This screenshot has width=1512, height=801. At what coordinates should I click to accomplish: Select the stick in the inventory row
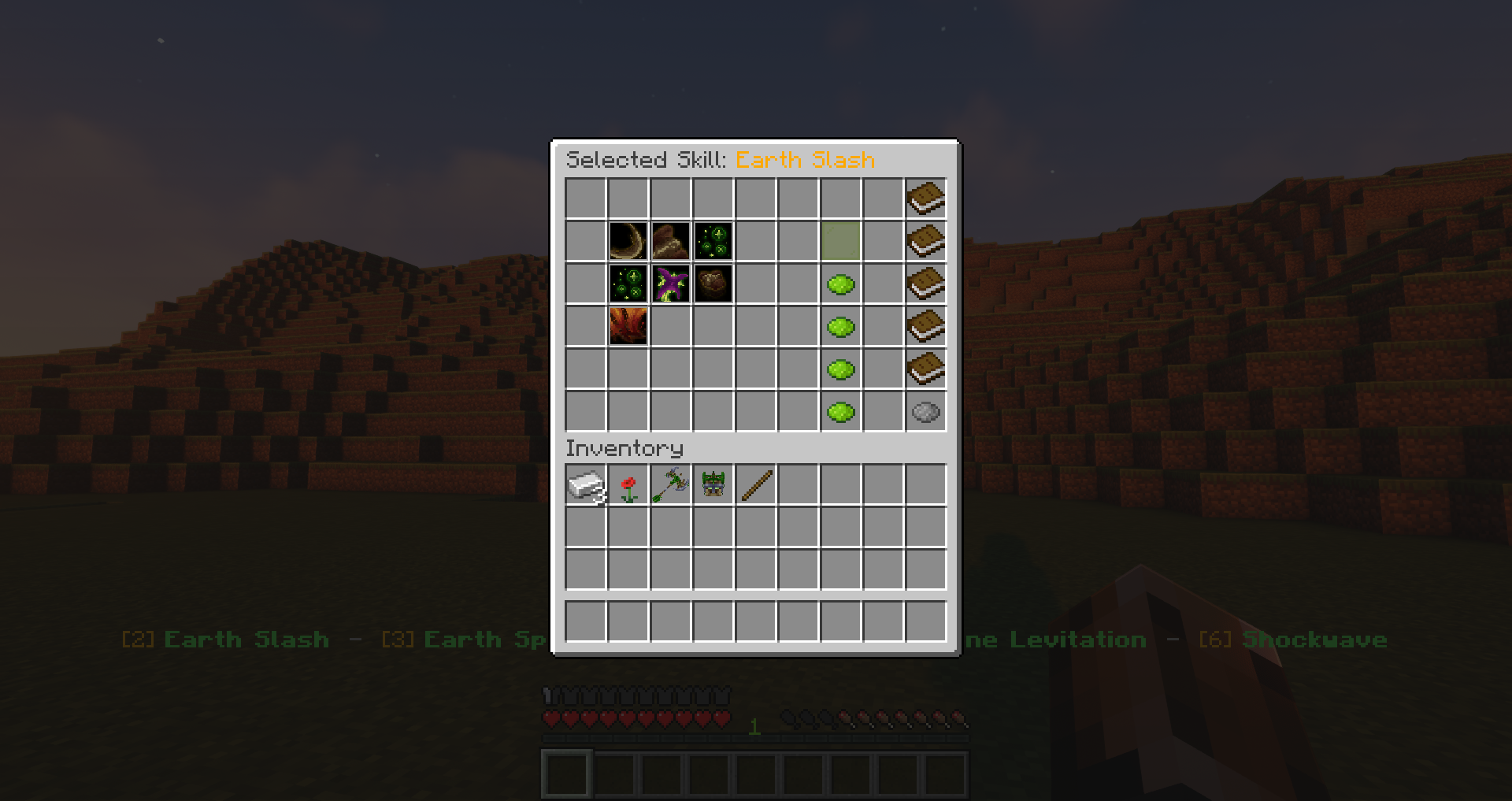[x=755, y=484]
